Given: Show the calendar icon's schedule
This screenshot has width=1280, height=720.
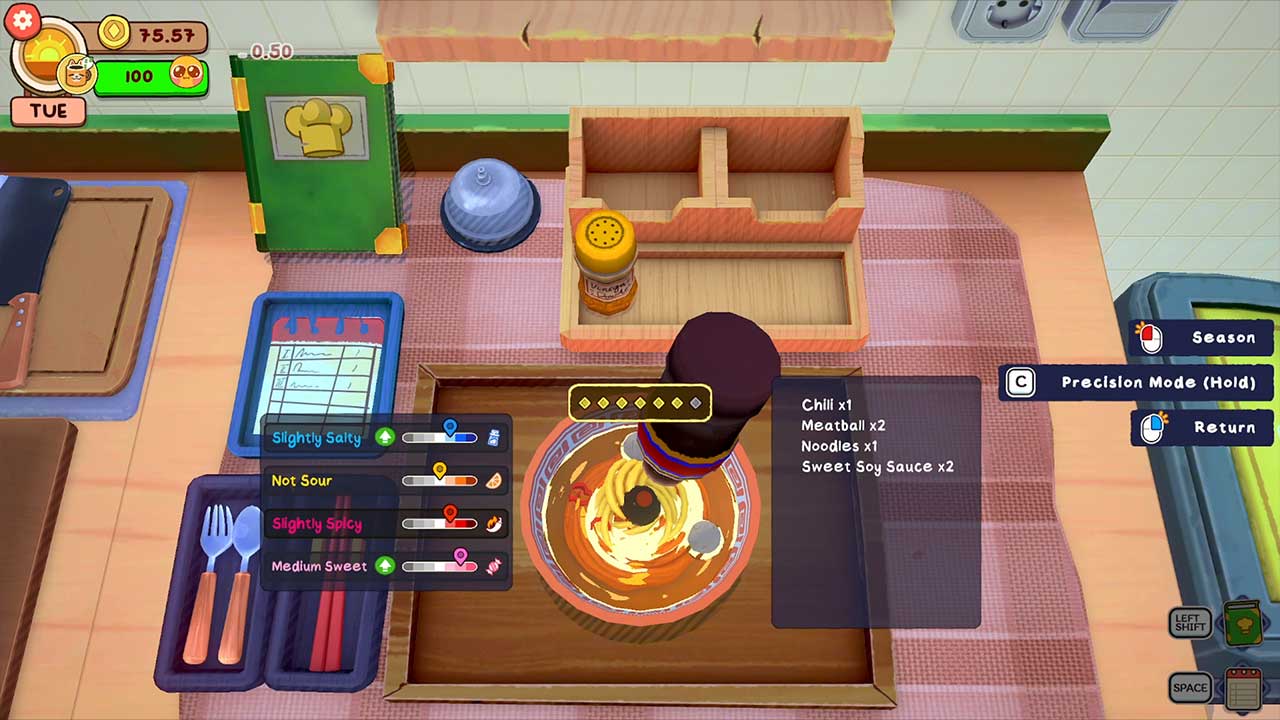Looking at the screenshot, I should point(1243,688).
